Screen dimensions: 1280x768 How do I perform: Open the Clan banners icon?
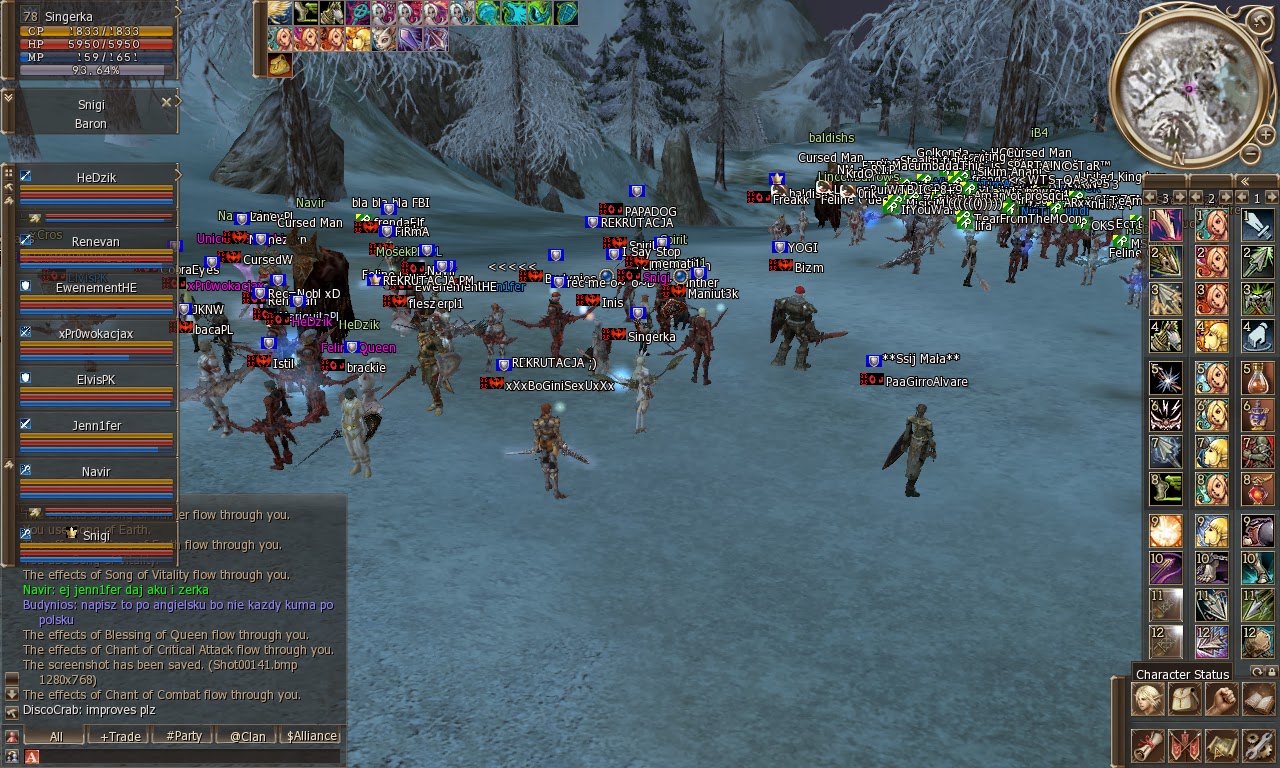pos(1184,745)
